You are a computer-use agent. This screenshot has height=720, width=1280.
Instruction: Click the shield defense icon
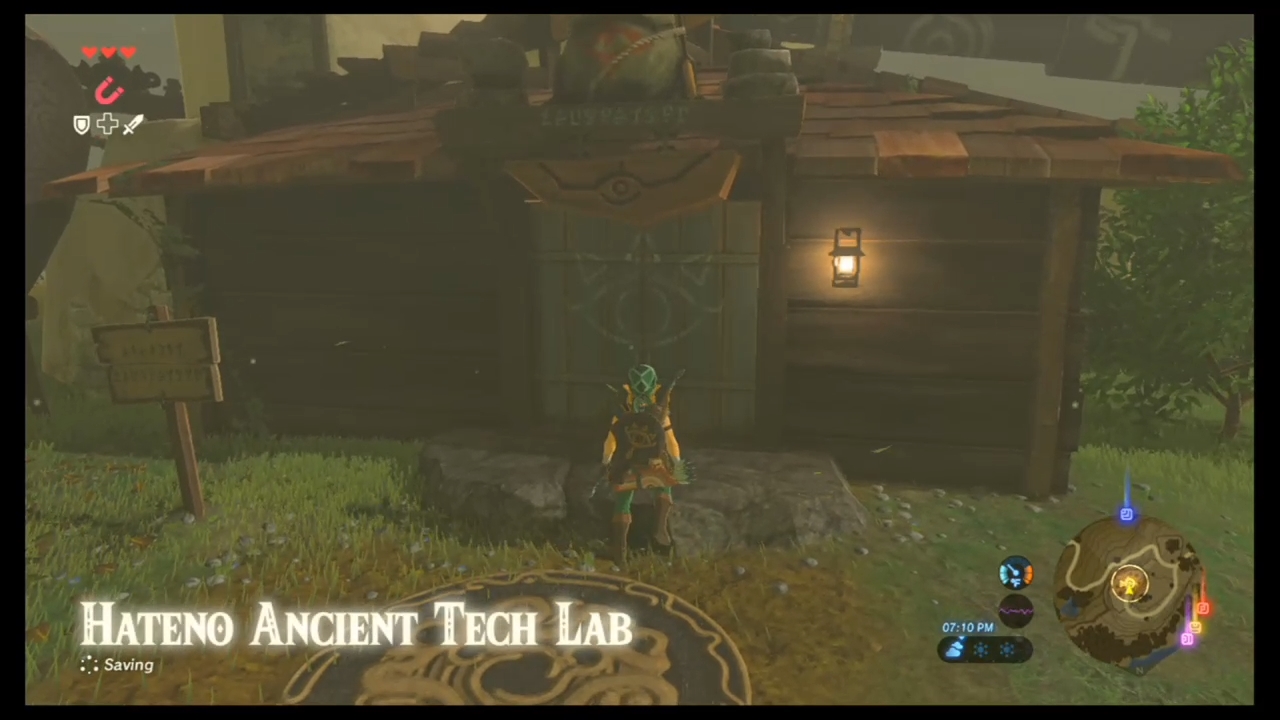pos(81,124)
